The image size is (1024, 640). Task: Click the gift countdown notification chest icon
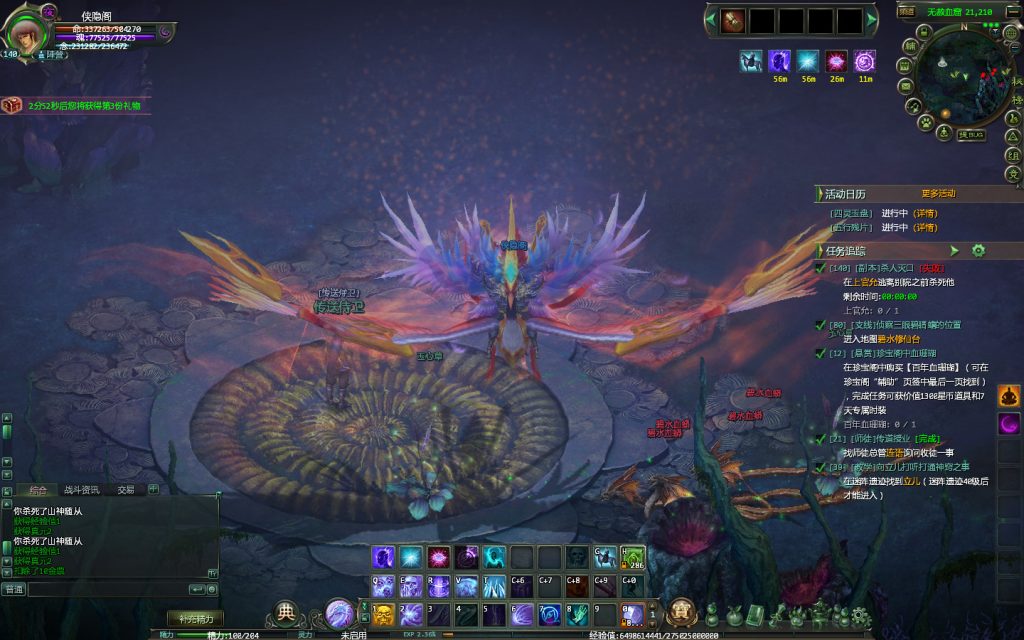(12, 105)
